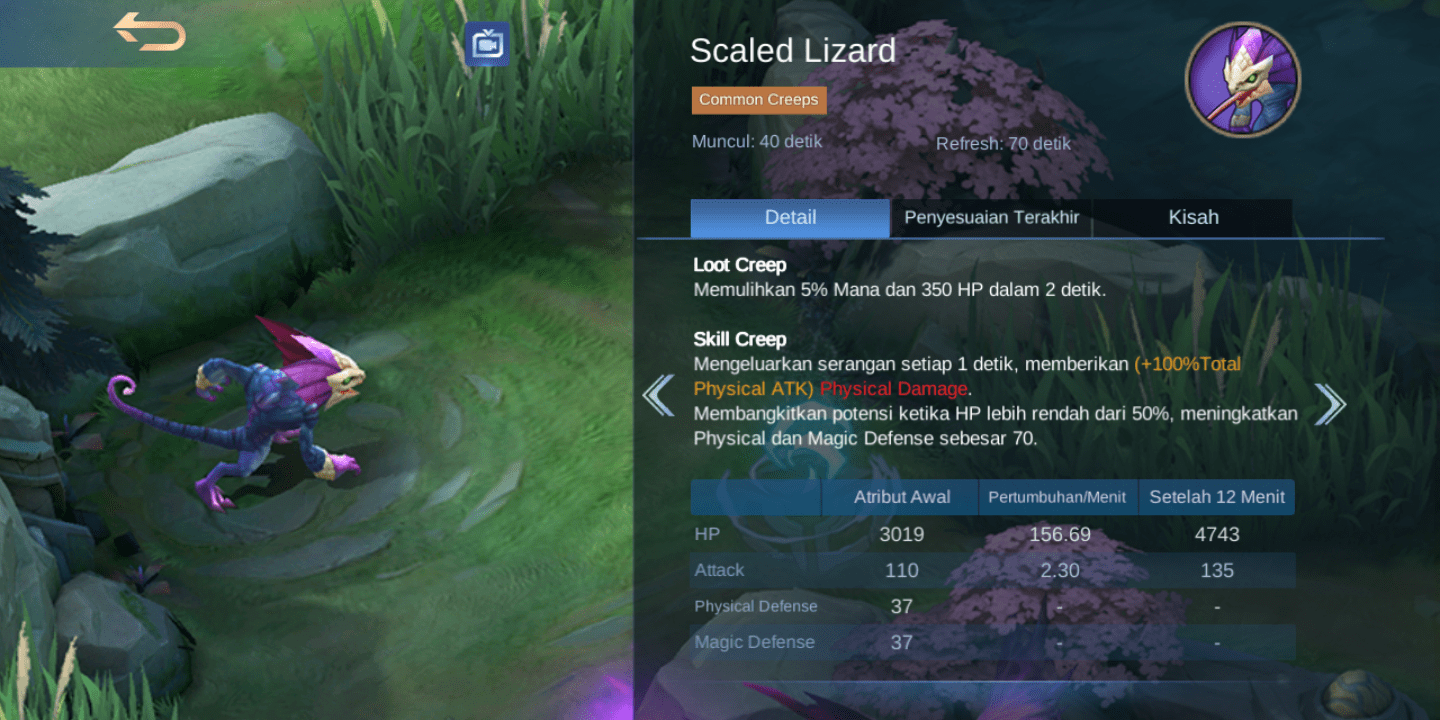The height and width of the screenshot is (720, 1440).
Task: Go to previous creep using left arrow
Action: (659, 396)
